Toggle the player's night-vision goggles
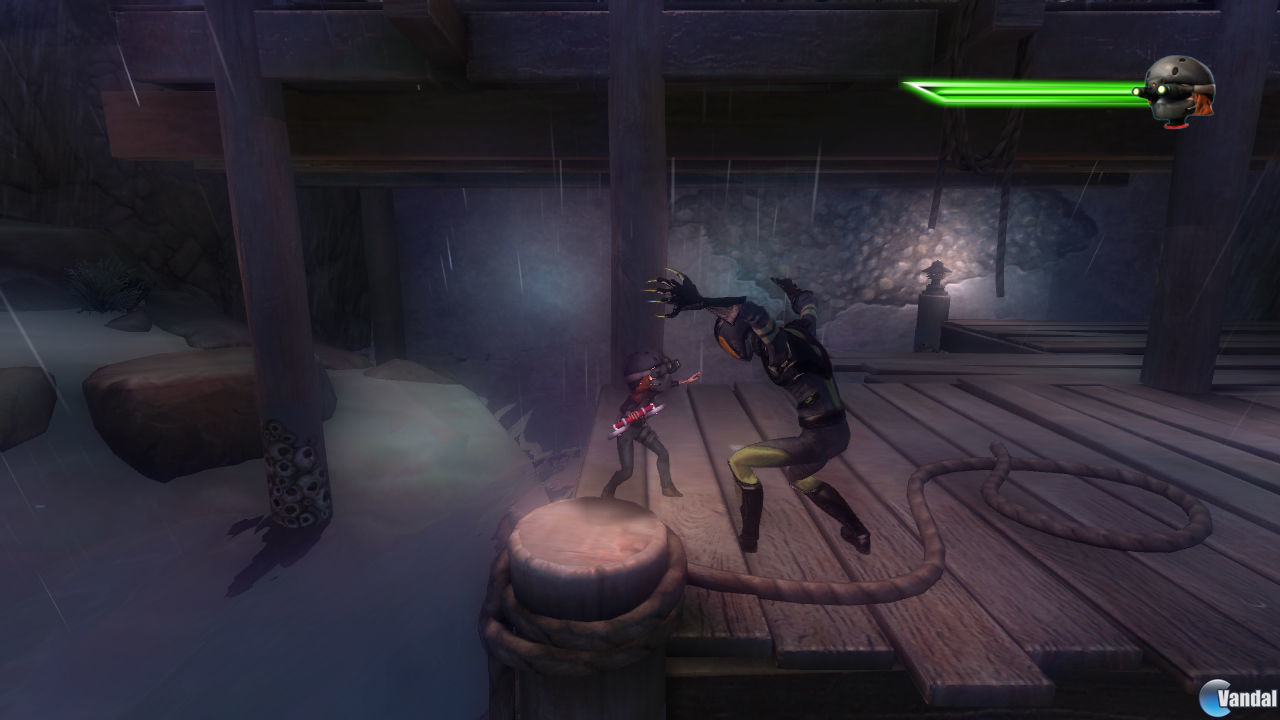Screen dimensions: 1280x720 pos(668,365)
